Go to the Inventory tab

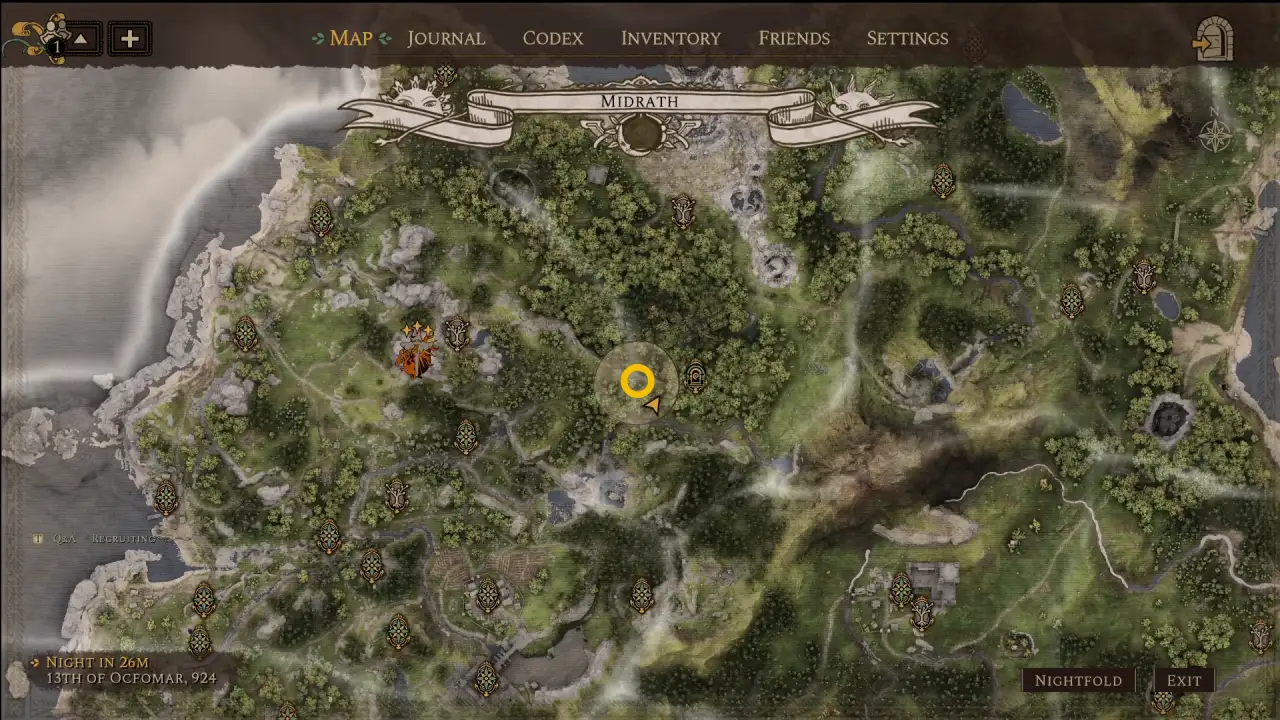coord(670,38)
